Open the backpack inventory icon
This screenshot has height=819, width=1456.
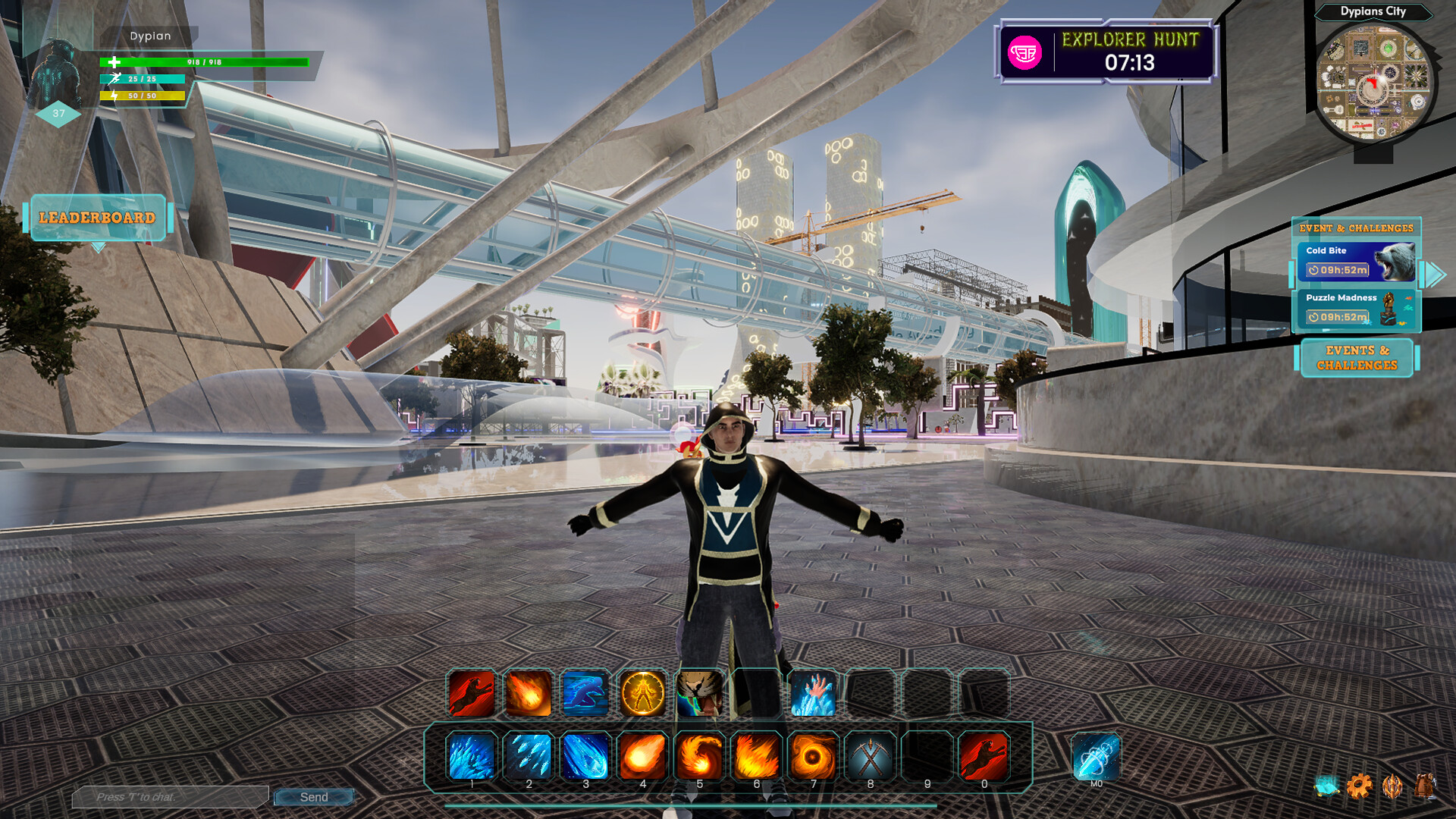(x=1425, y=786)
